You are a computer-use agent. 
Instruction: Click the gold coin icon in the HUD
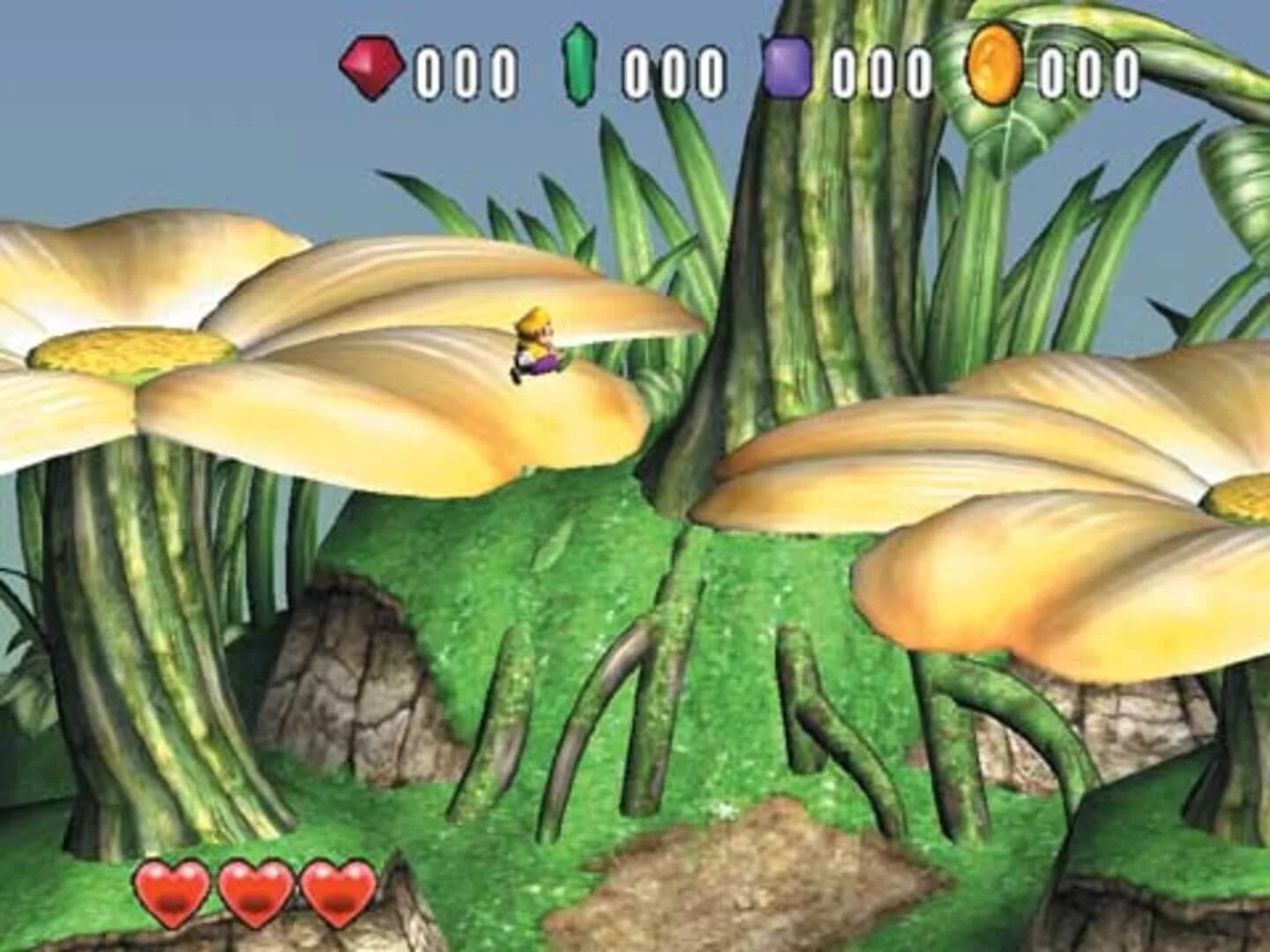tap(996, 64)
